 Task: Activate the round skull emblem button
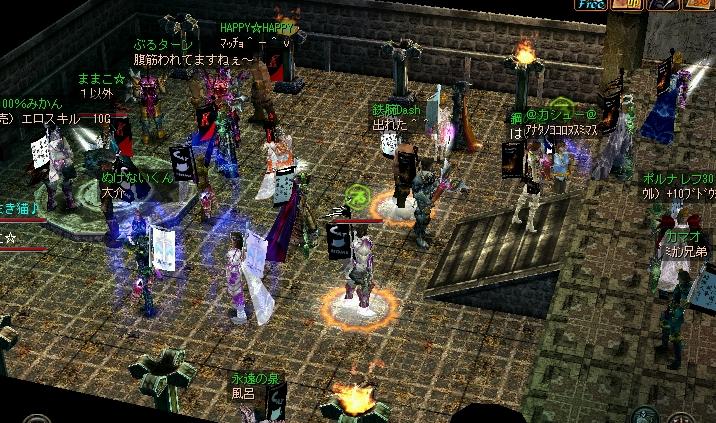[645, 415]
